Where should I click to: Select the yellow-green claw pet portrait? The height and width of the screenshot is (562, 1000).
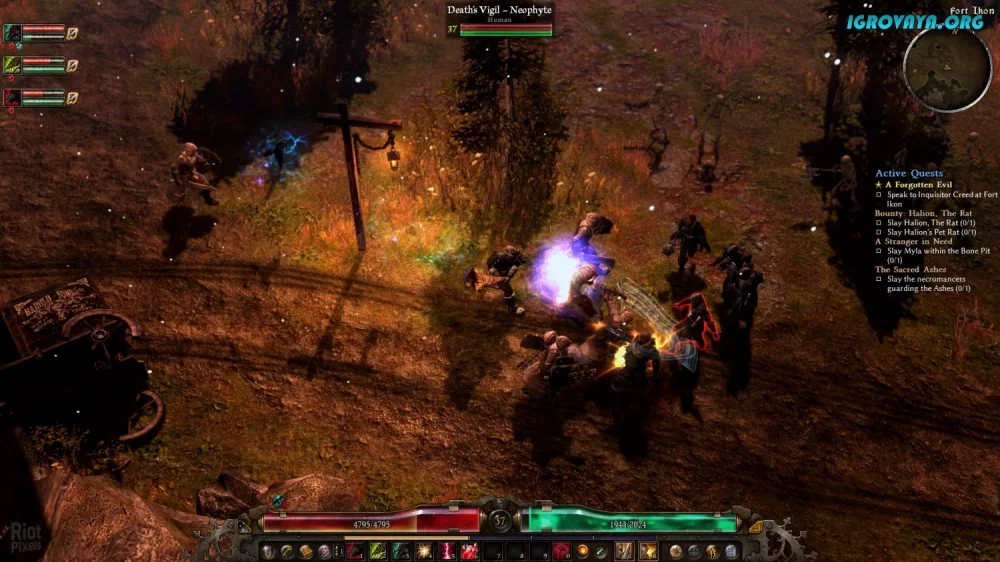[x=13, y=65]
